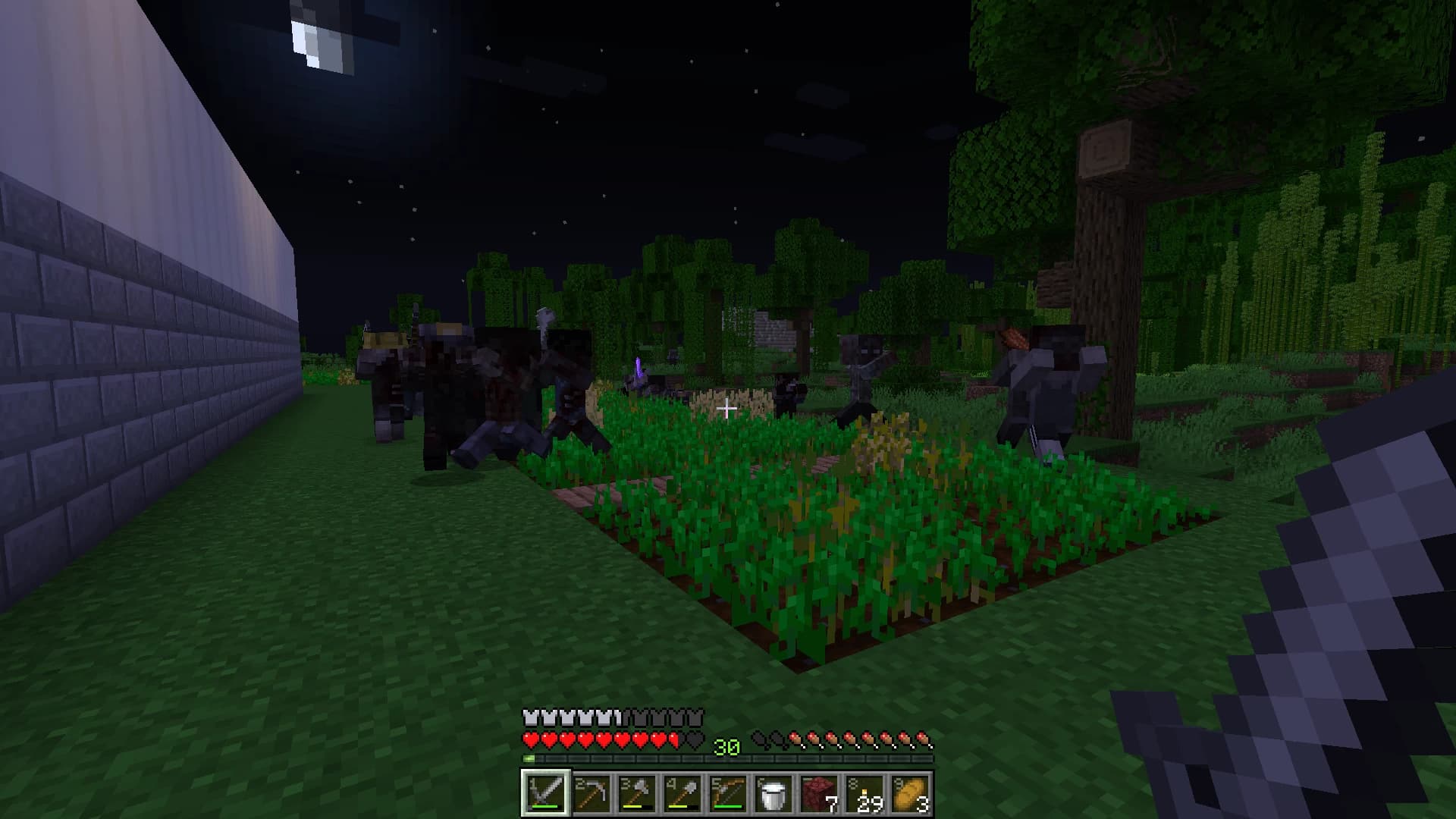Select the shovel in hotbar slot 4
The width and height of the screenshot is (1456, 819).
point(681,795)
